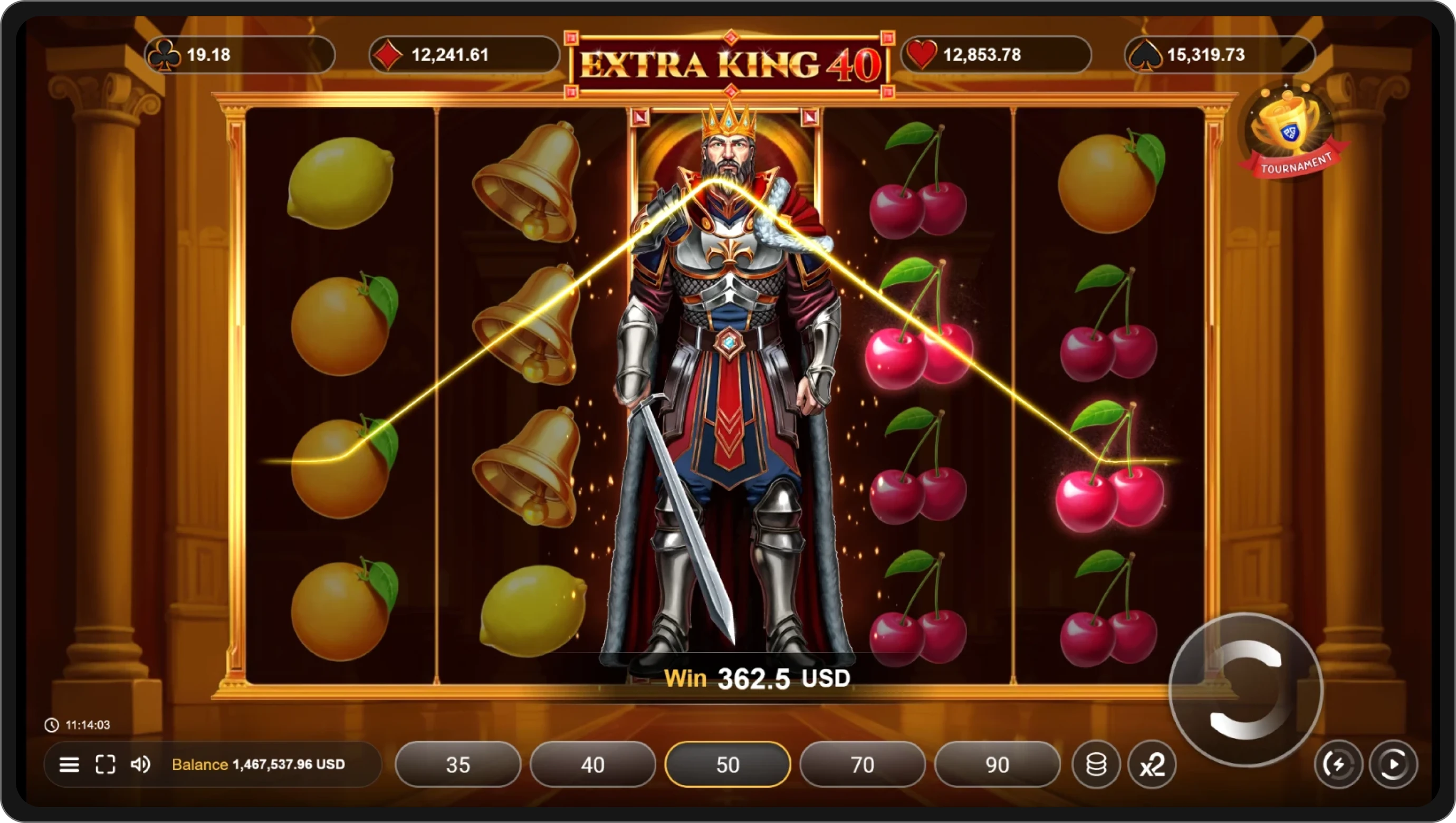Select the 40 bet amount
Screen dimensions: 1456x823
coord(592,764)
